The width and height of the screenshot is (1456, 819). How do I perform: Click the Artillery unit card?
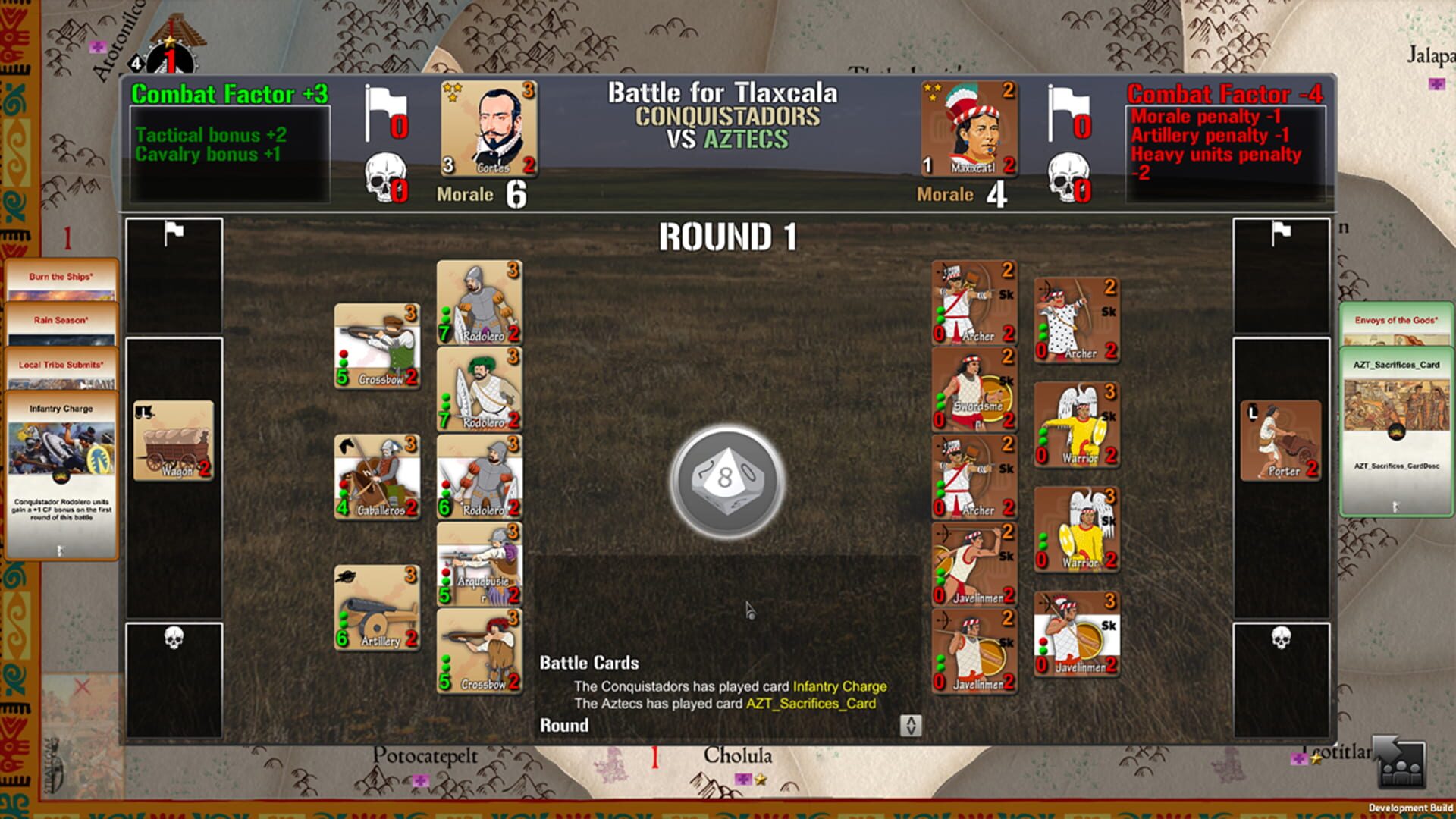377,607
